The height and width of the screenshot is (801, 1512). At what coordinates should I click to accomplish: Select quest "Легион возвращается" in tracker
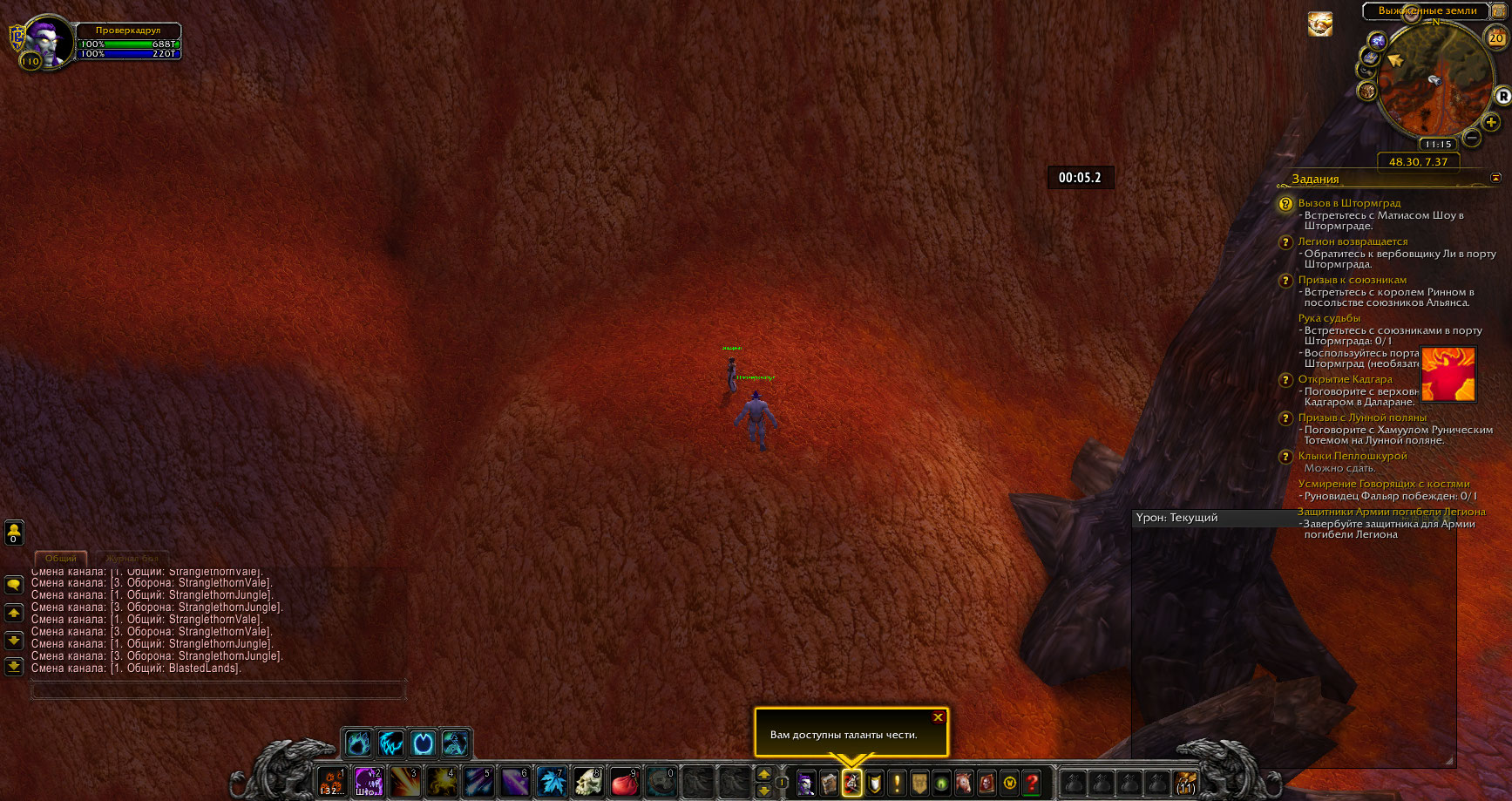[x=1353, y=241]
